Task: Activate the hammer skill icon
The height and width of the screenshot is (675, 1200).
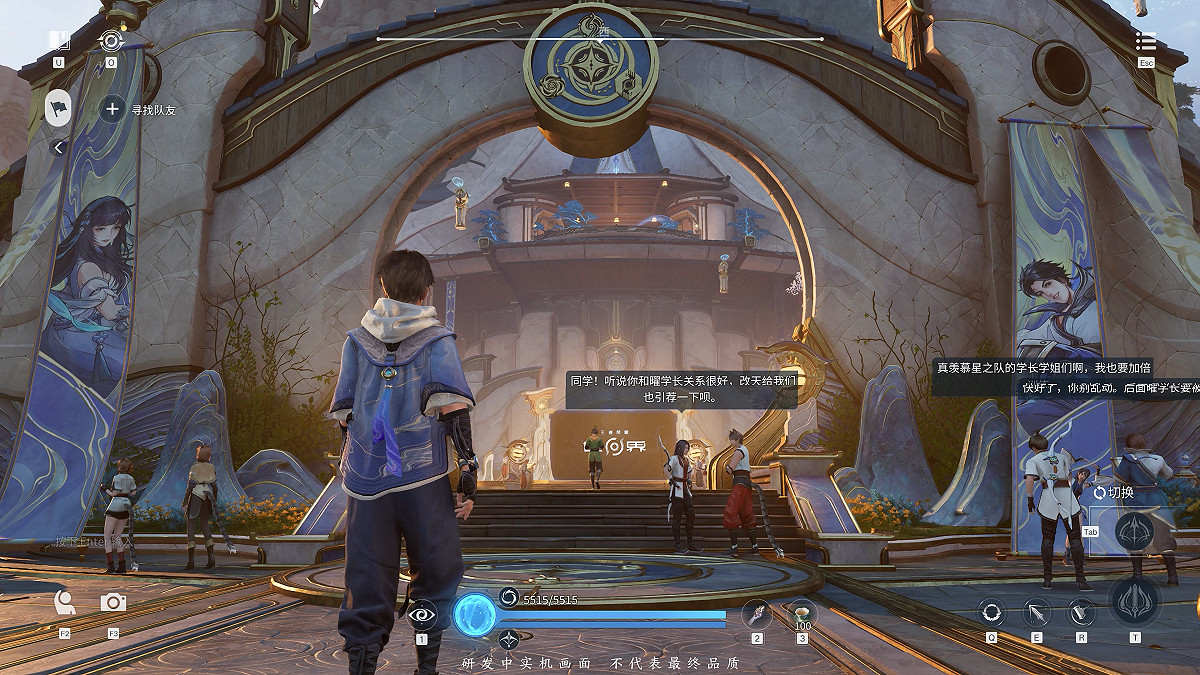Action: point(1081,612)
